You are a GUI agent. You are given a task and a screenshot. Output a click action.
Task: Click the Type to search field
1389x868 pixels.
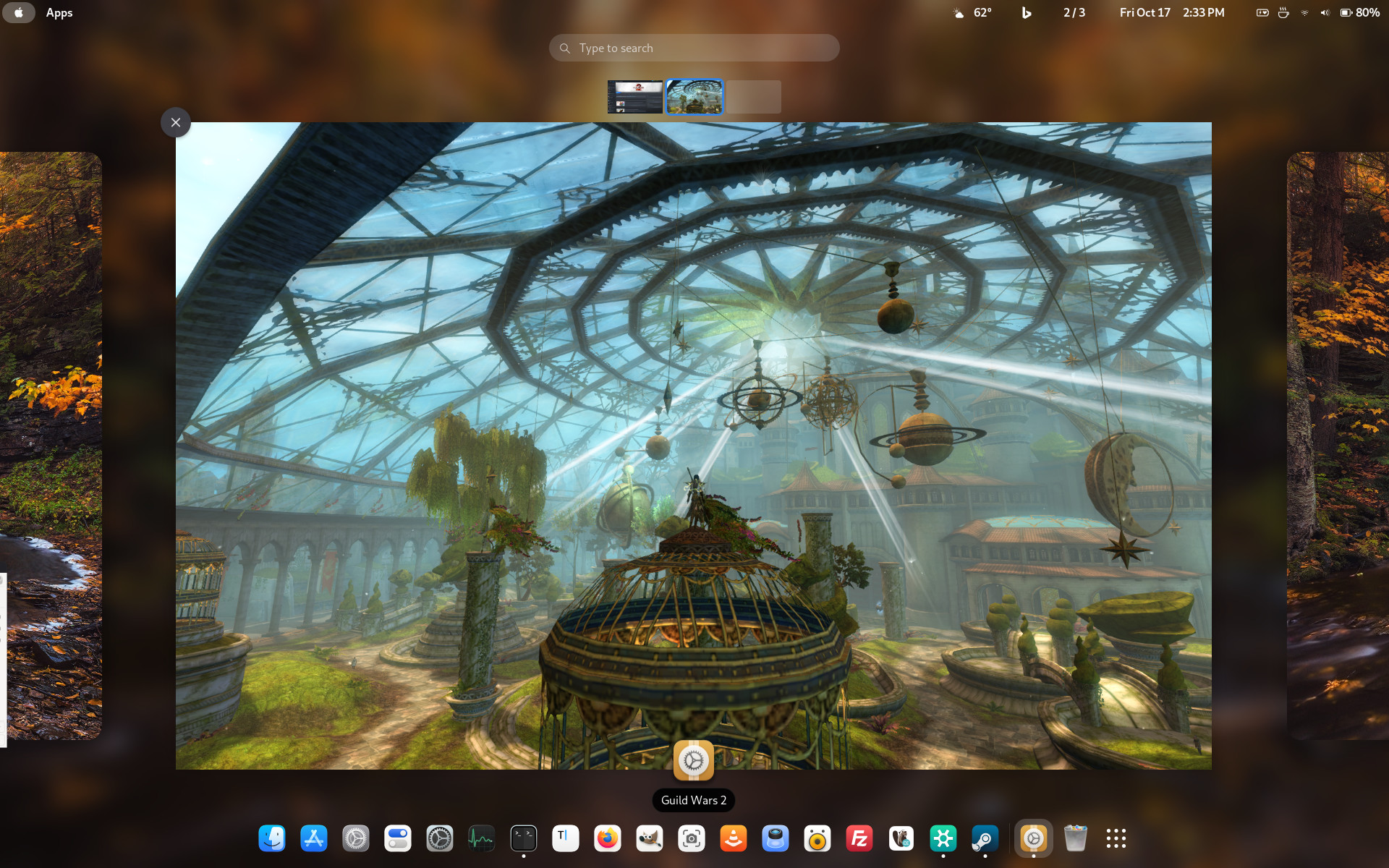(x=694, y=48)
